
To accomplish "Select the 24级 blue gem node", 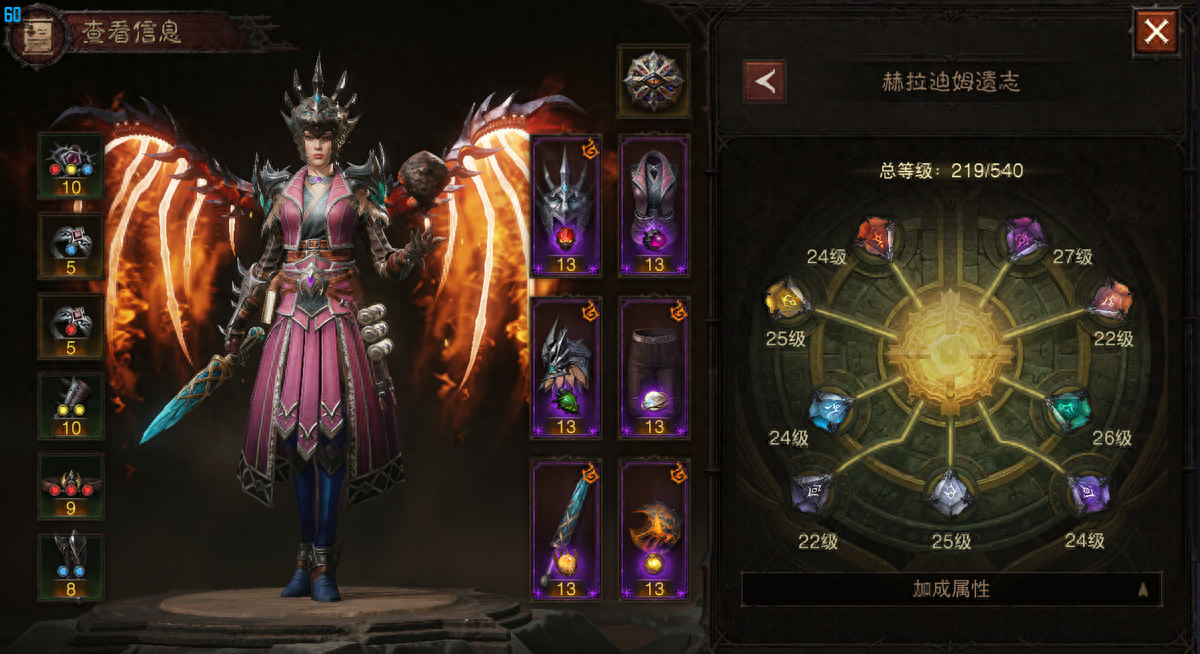I will (832, 410).
